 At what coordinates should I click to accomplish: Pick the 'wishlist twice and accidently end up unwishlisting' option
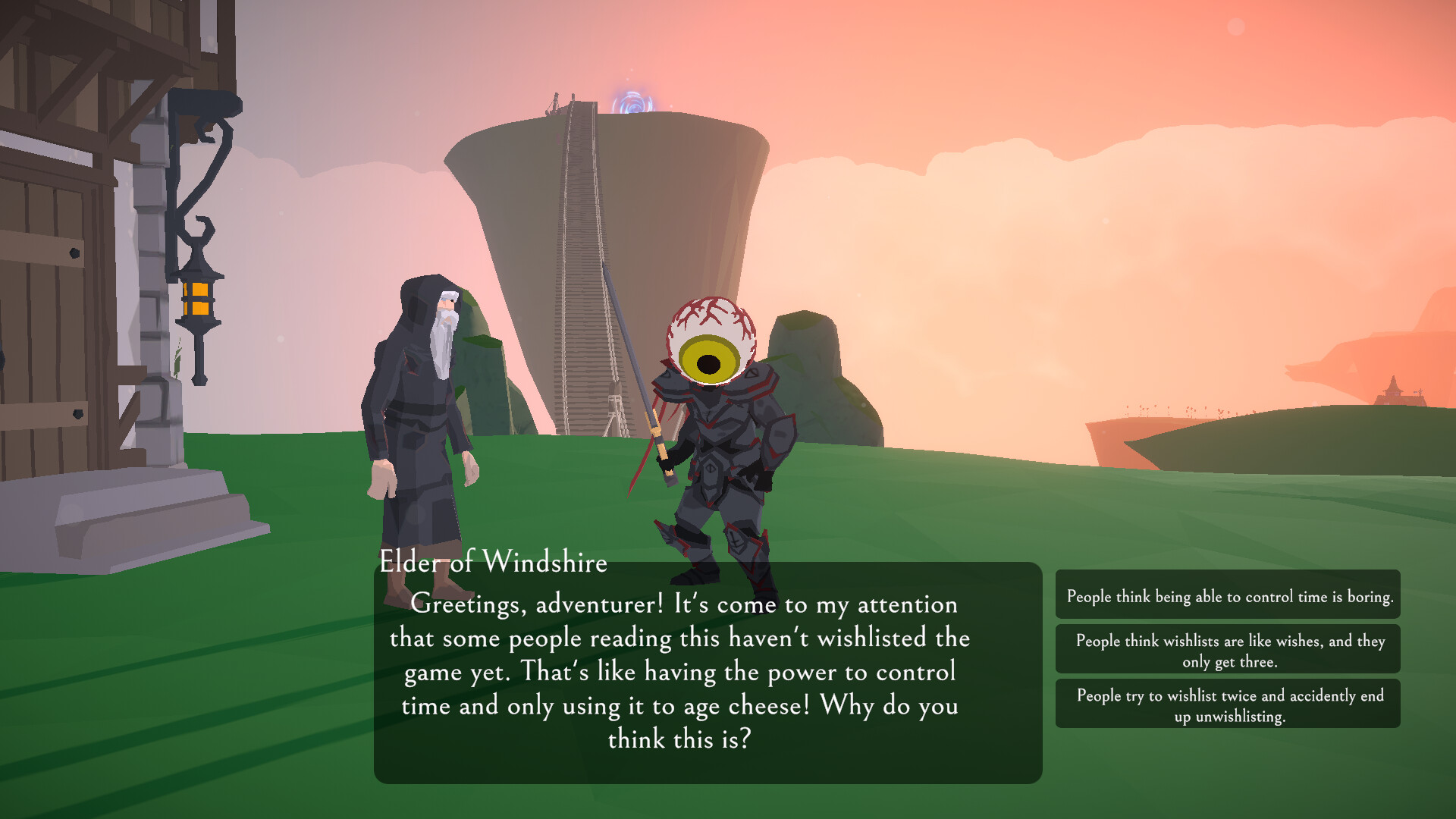1226,704
